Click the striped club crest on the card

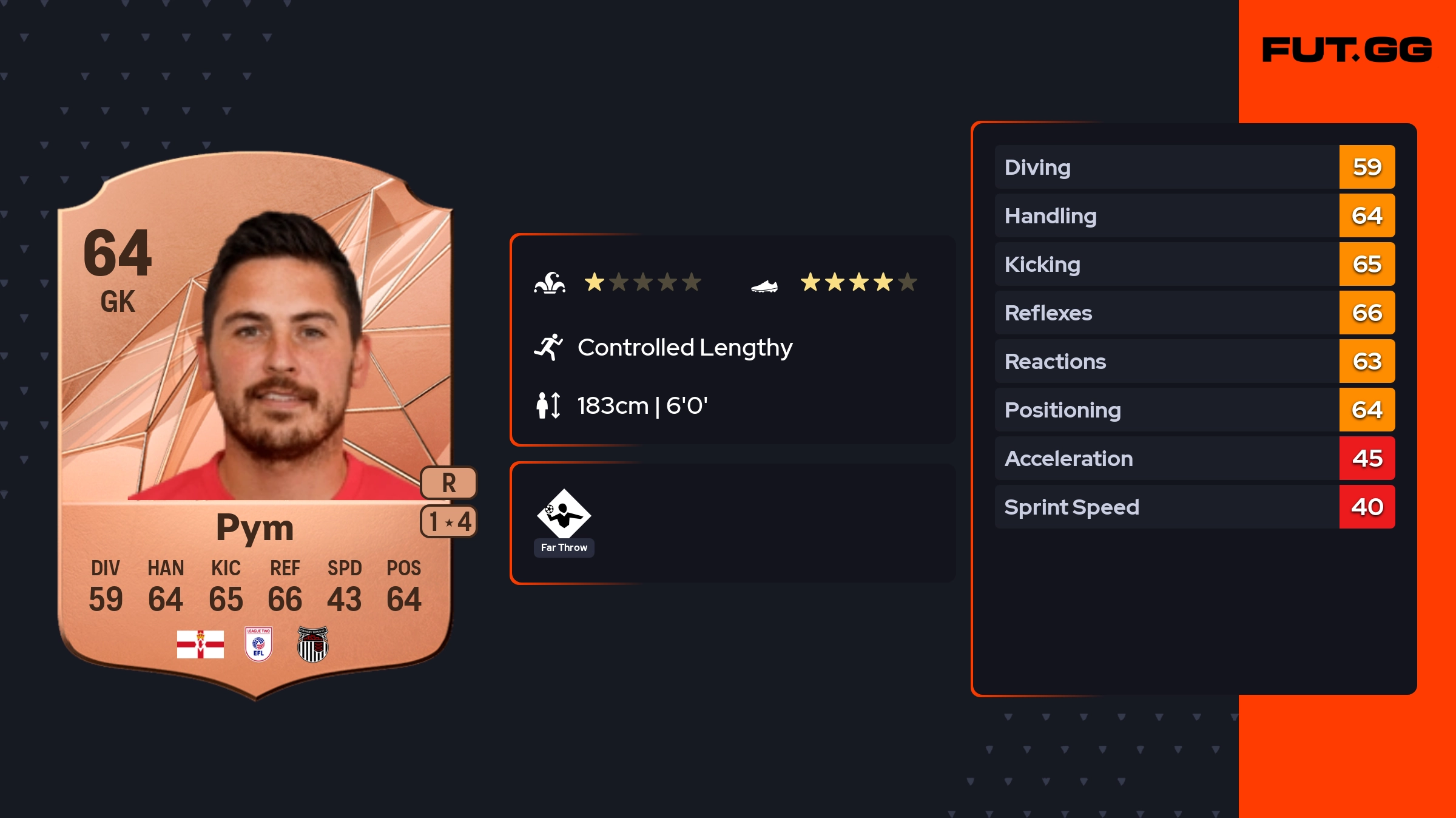point(312,644)
